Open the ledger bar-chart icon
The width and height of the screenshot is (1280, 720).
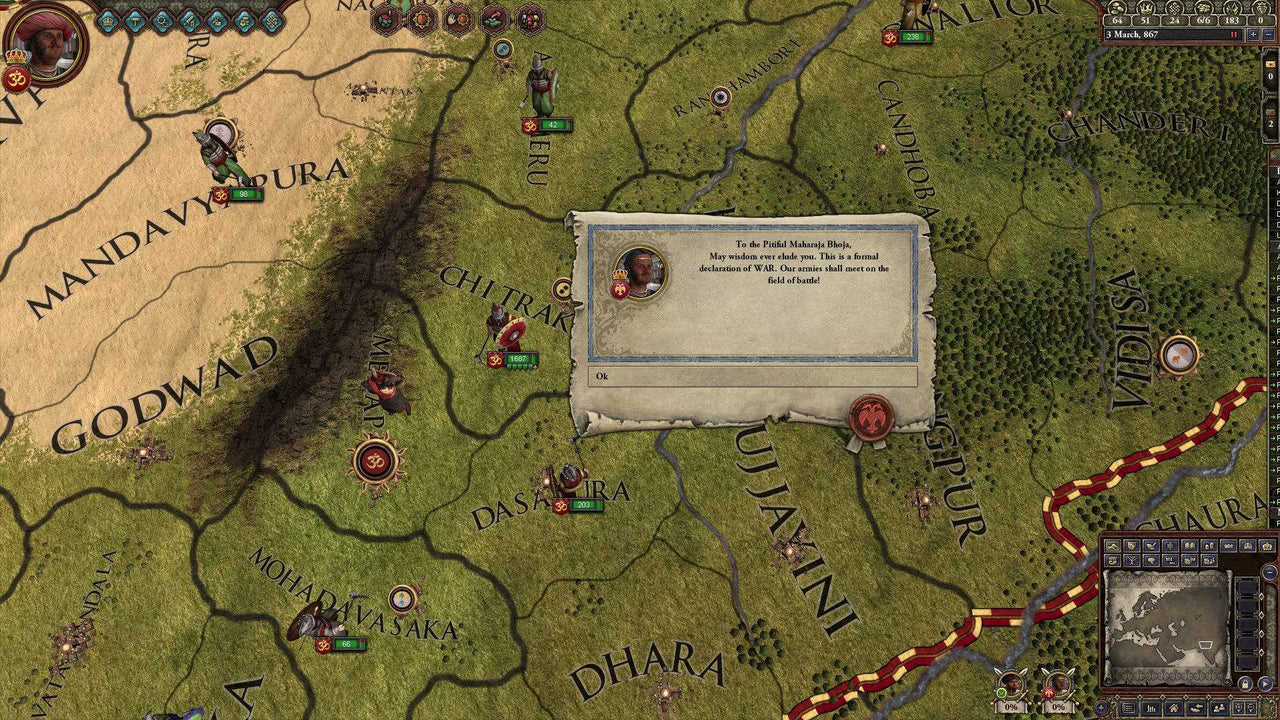point(1151,706)
